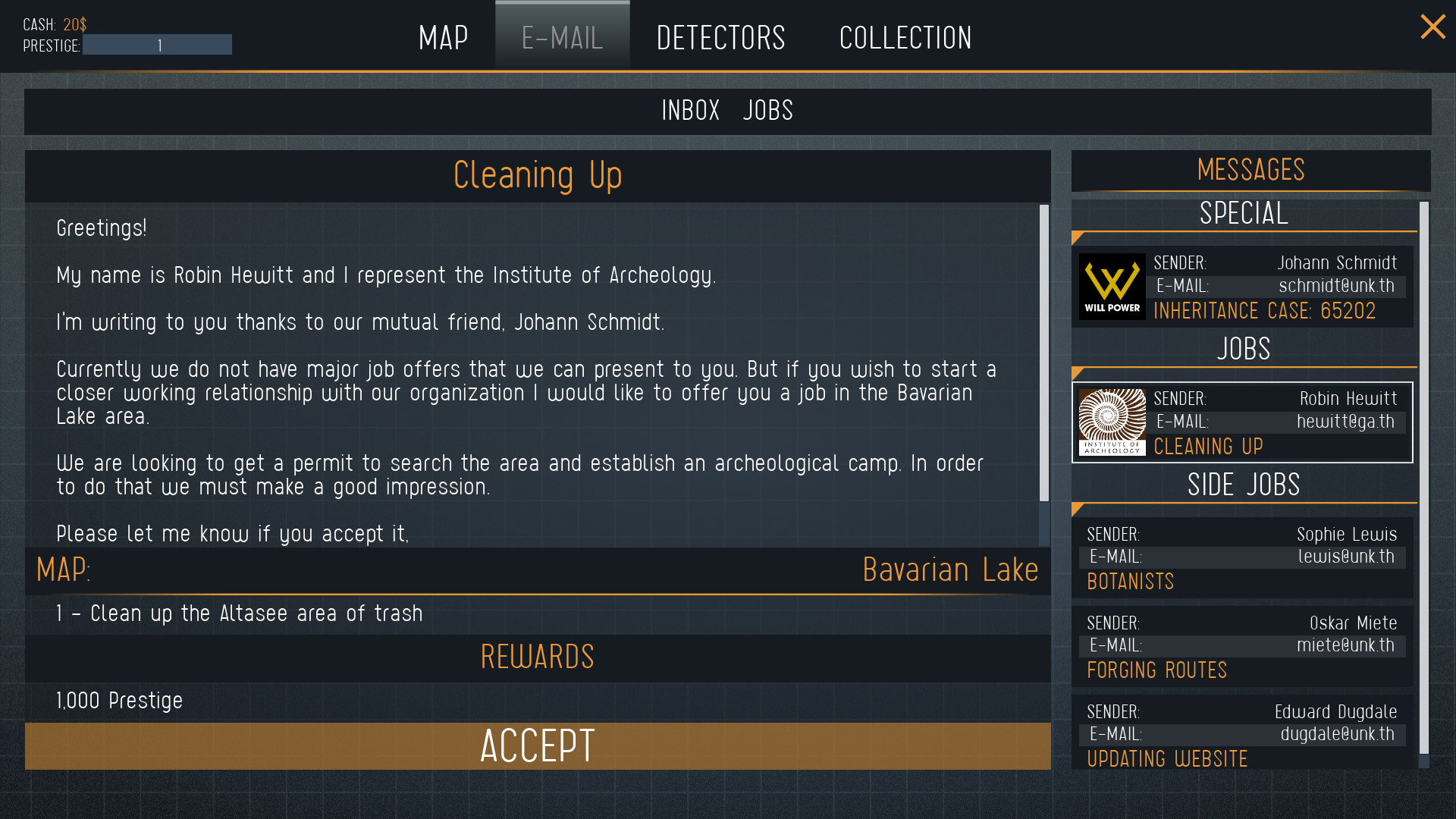Open the MAP tab
This screenshot has height=819, width=1456.
point(443,37)
